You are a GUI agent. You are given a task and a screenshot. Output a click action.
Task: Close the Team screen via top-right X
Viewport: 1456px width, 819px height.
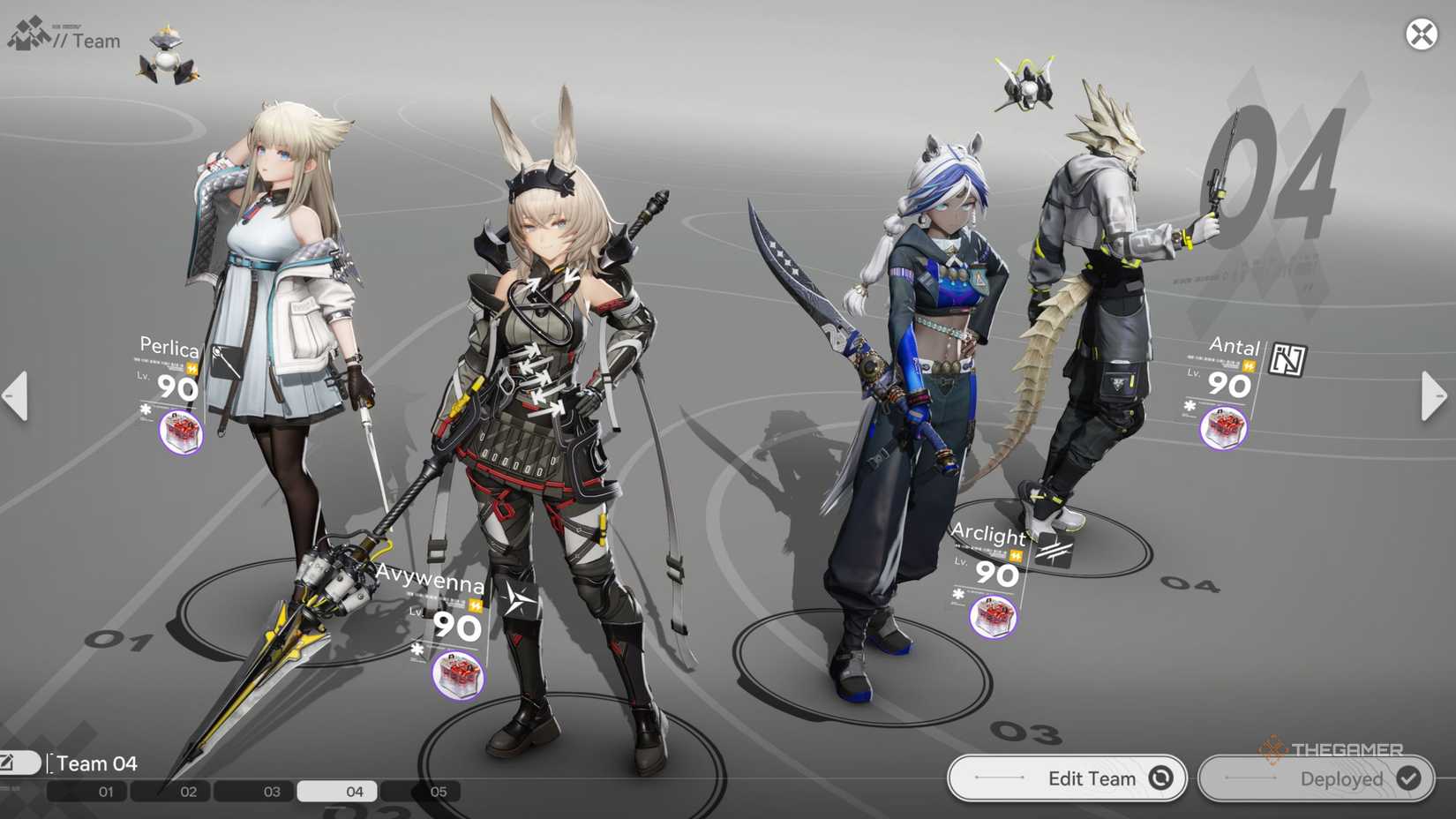point(1422,34)
